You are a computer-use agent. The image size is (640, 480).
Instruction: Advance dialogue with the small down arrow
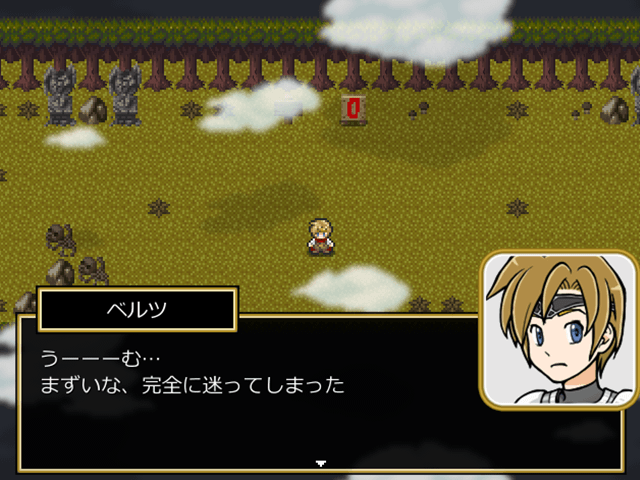point(320,463)
